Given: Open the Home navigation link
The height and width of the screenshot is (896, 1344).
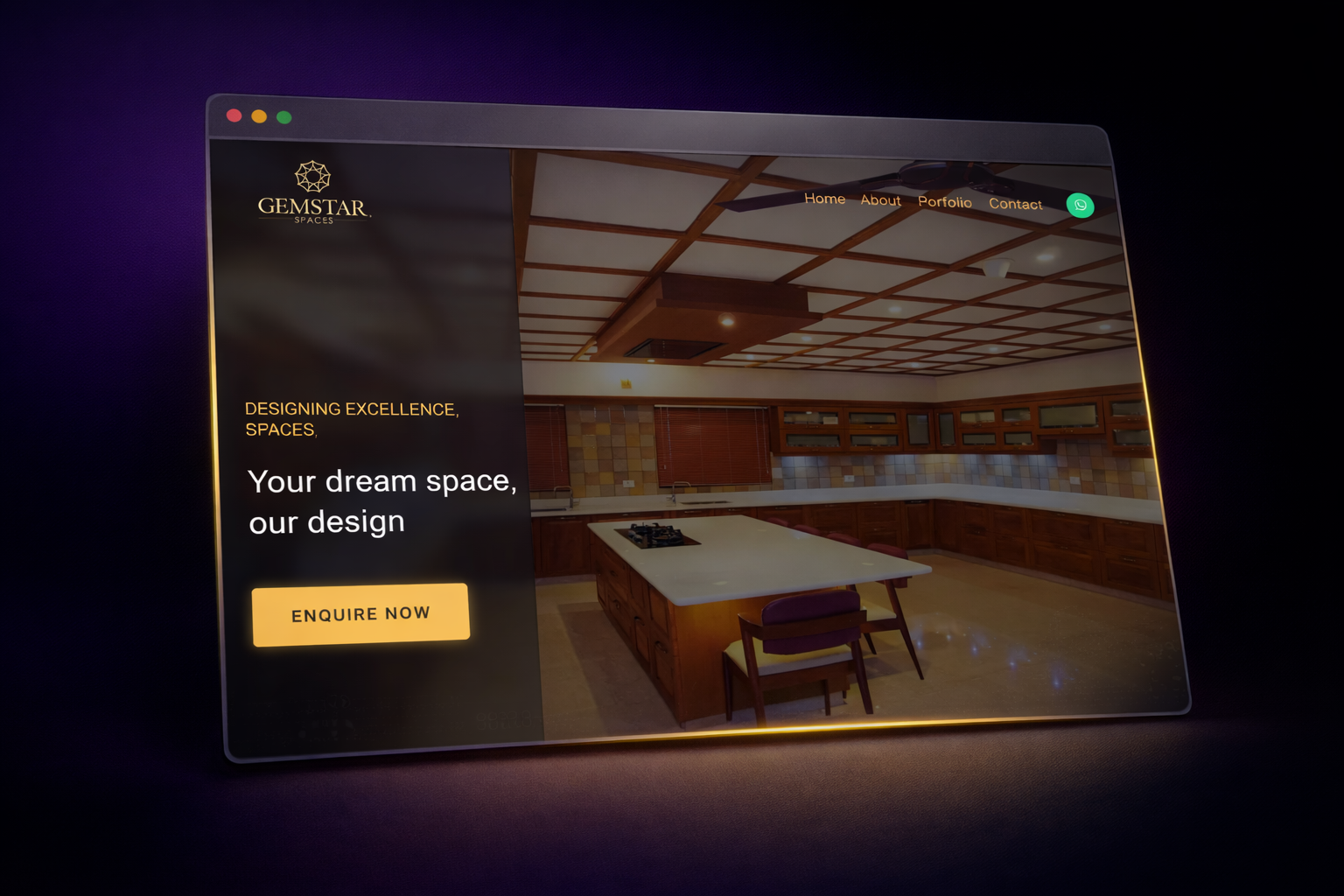Looking at the screenshot, I should tap(824, 199).
